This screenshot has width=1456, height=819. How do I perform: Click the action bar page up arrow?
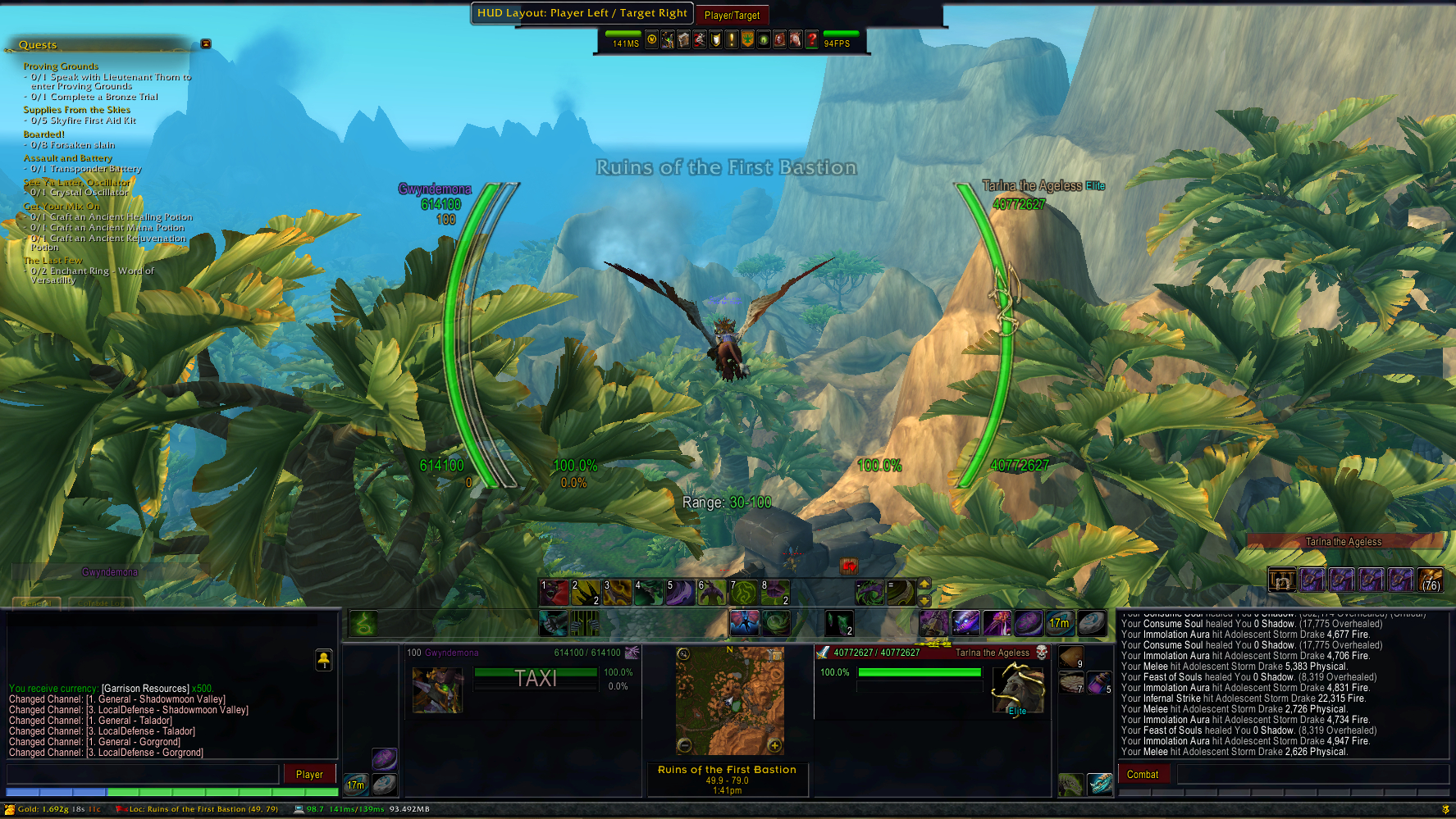click(924, 585)
